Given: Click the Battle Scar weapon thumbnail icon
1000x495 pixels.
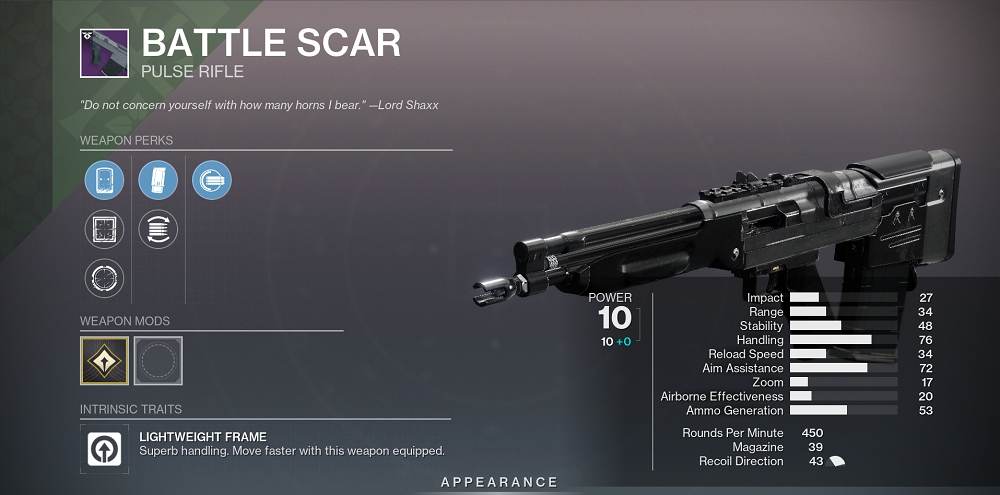Looking at the screenshot, I should [x=104, y=52].
